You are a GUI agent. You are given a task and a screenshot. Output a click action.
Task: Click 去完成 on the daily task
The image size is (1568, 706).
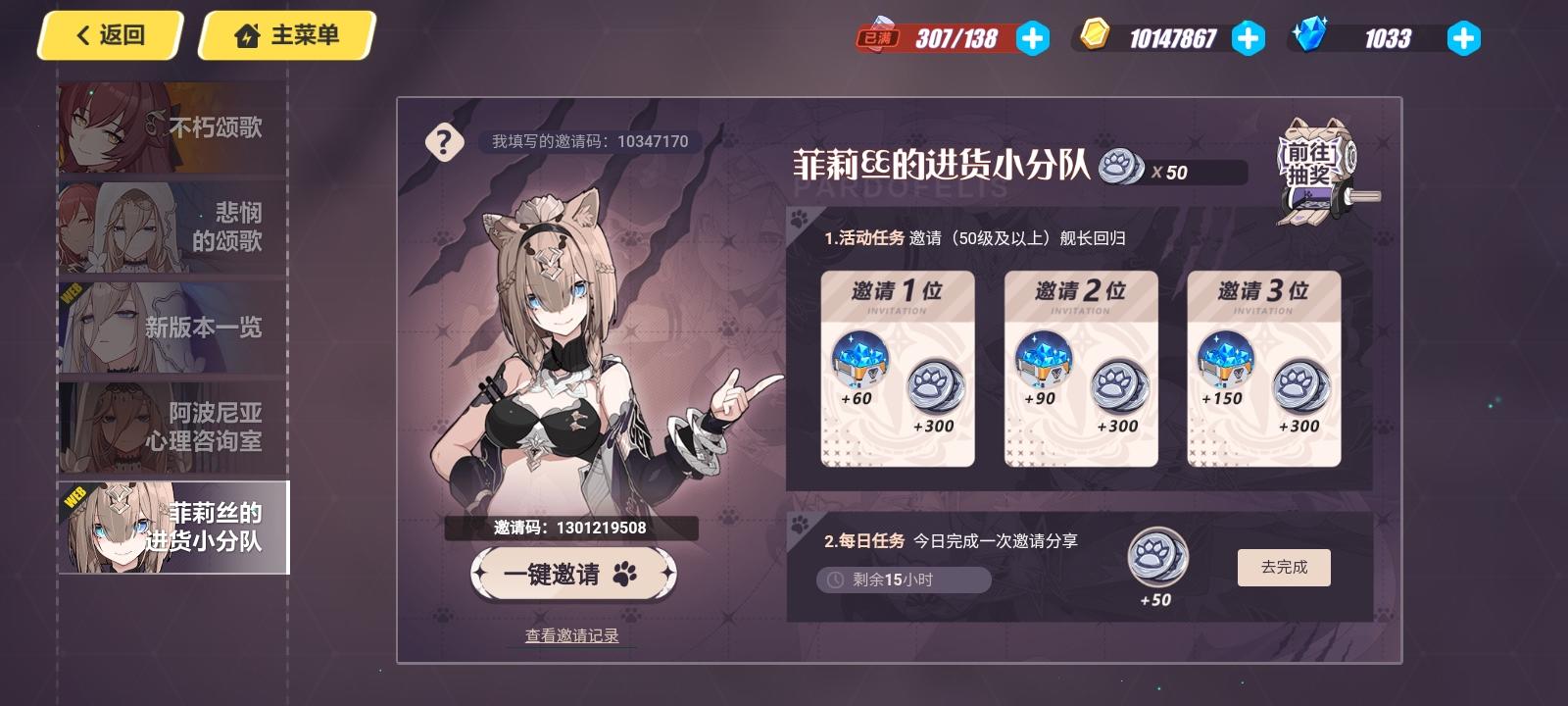pos(1285,567)
